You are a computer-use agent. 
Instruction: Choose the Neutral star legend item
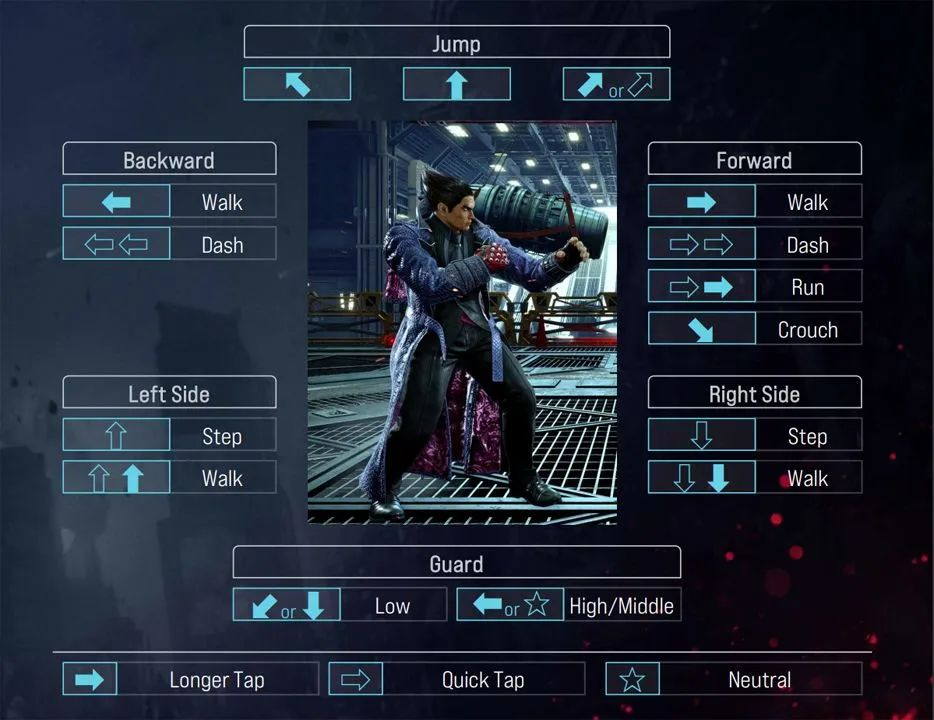tap(733, 680)
